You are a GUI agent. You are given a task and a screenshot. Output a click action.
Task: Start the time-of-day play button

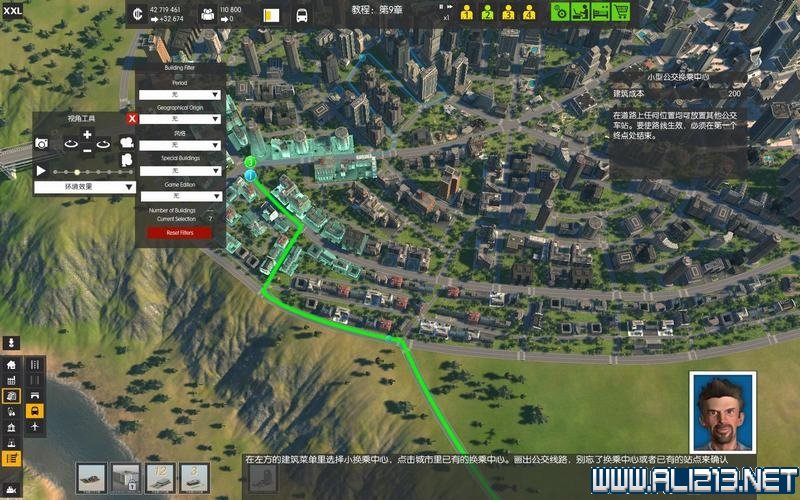tap(41, 171)
